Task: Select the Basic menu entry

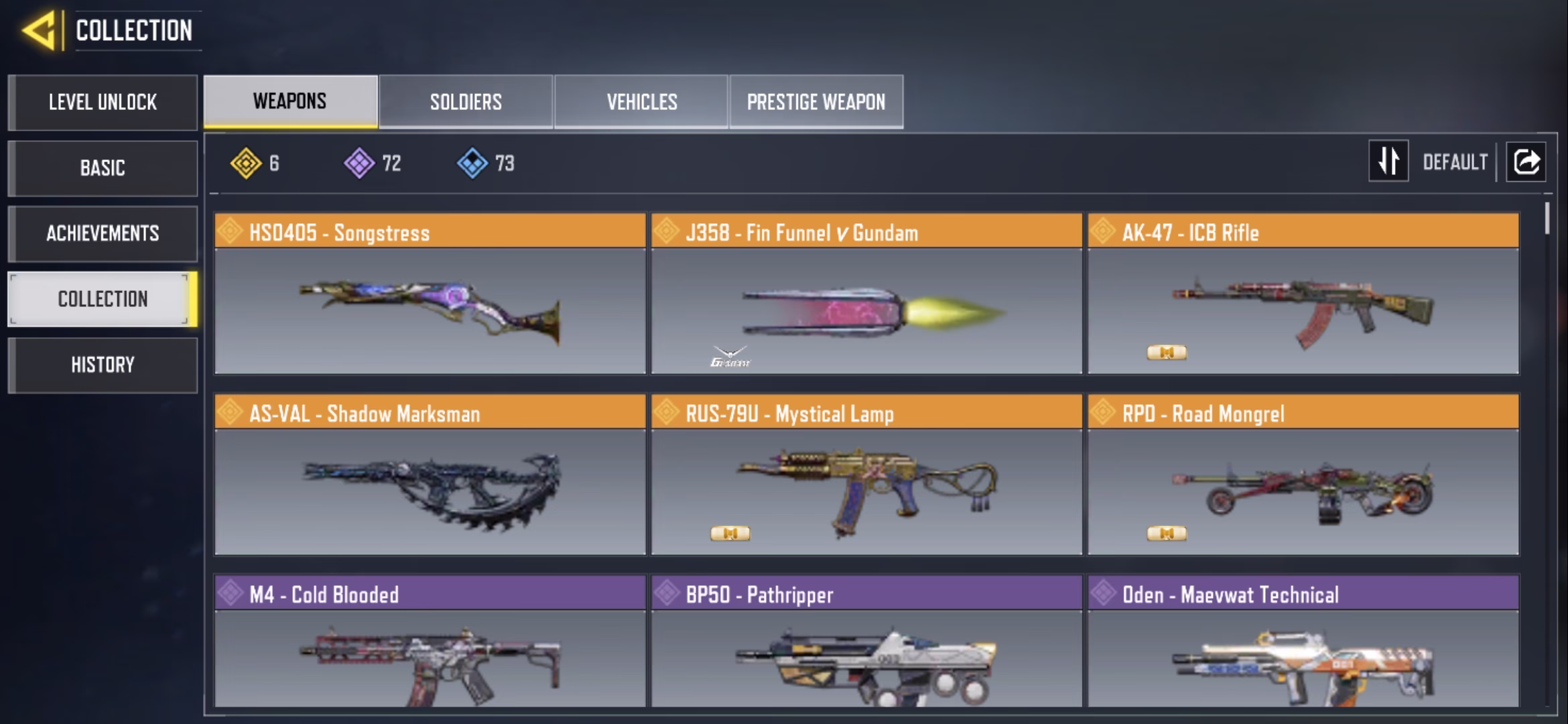Action: 103,168
